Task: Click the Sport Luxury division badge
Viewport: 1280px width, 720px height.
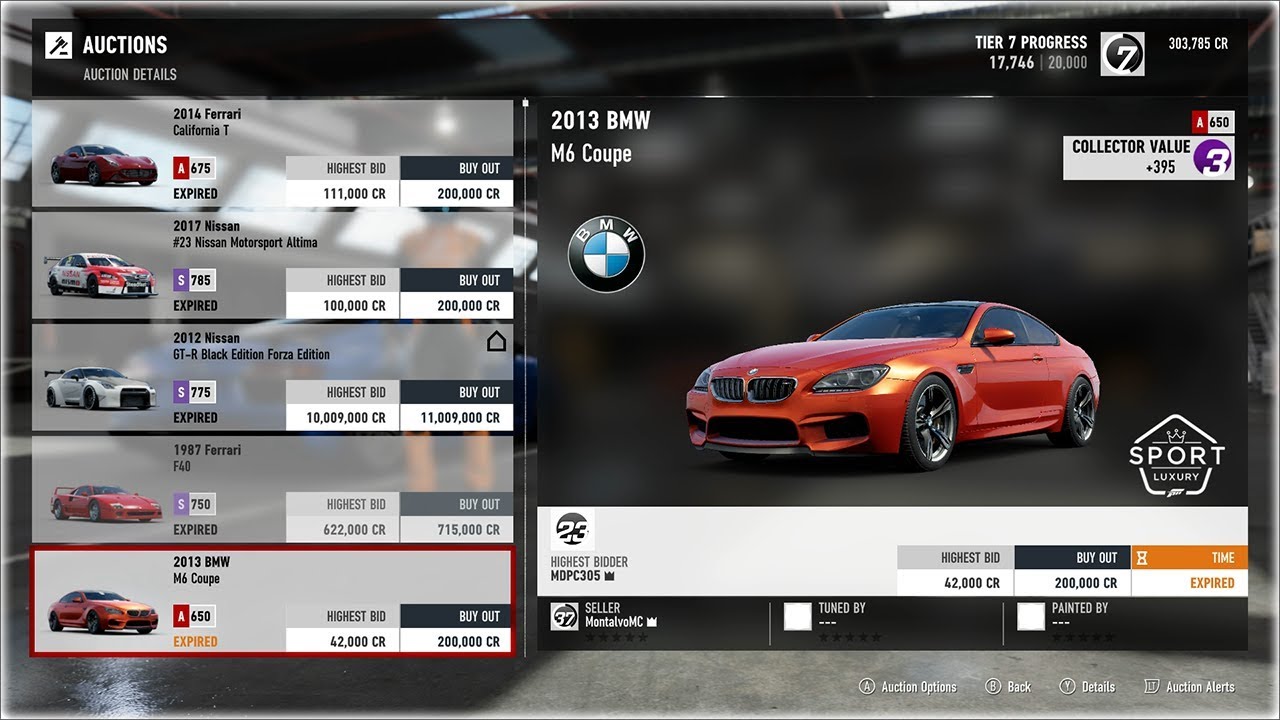Action: tap(1176, 456)
